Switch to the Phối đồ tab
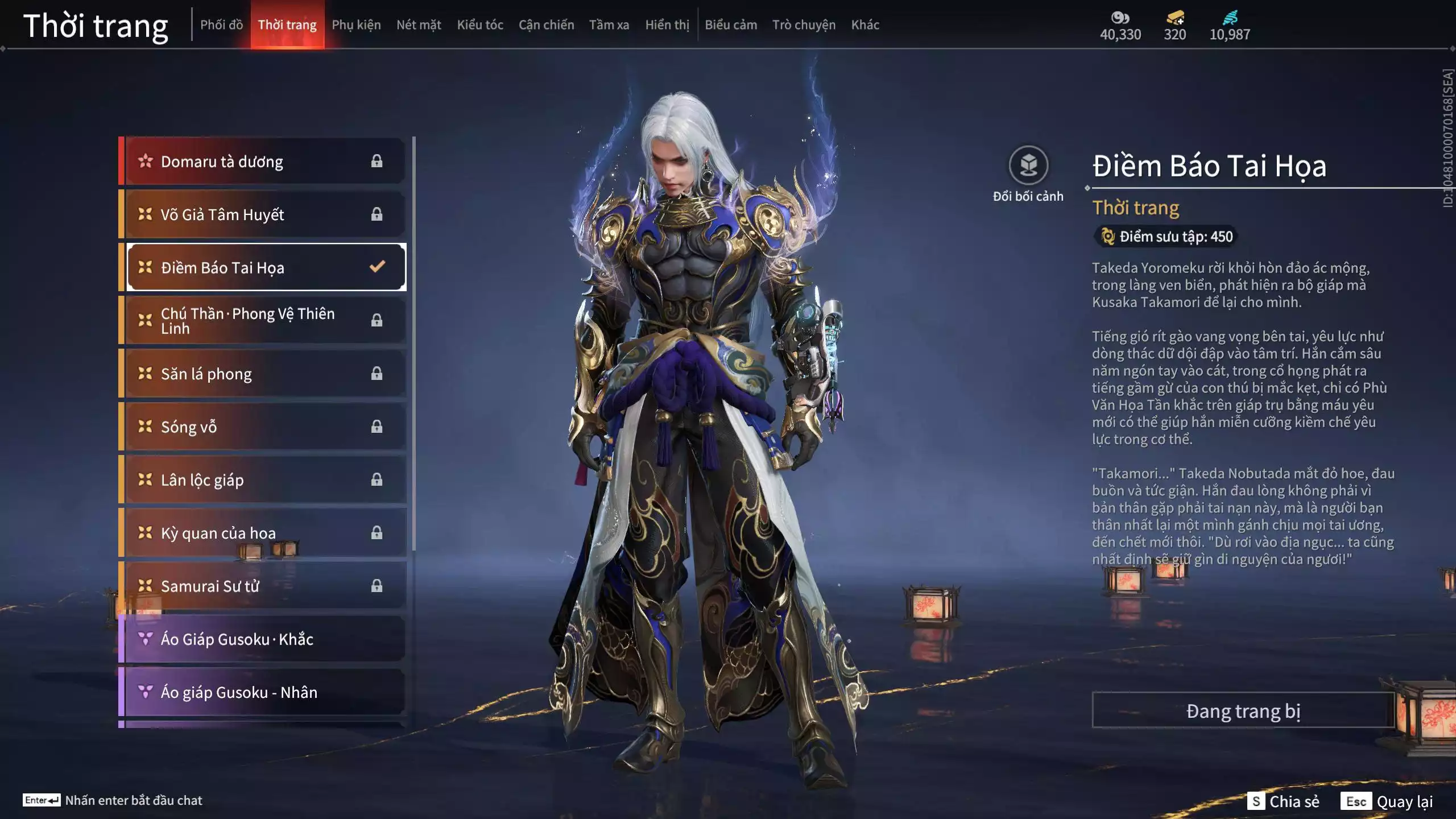The height and width of the screenshot is (819, 1456). tap(221, 25)
